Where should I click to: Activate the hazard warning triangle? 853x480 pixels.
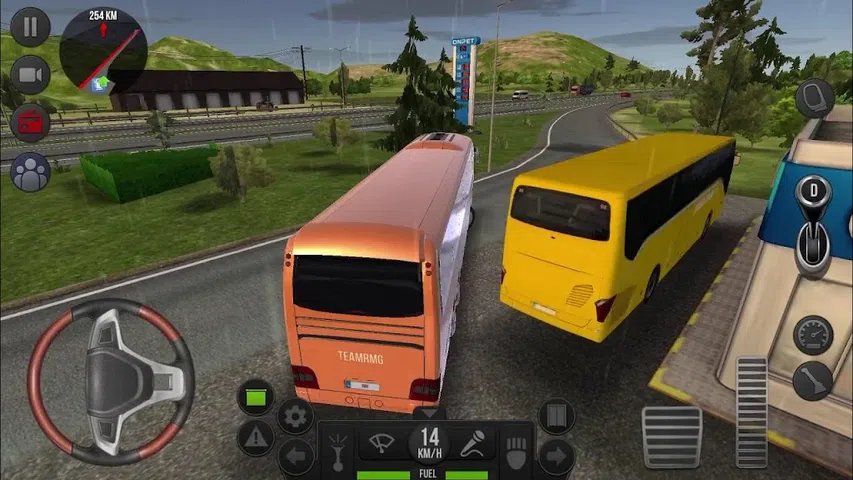click(x=256, y=437)
